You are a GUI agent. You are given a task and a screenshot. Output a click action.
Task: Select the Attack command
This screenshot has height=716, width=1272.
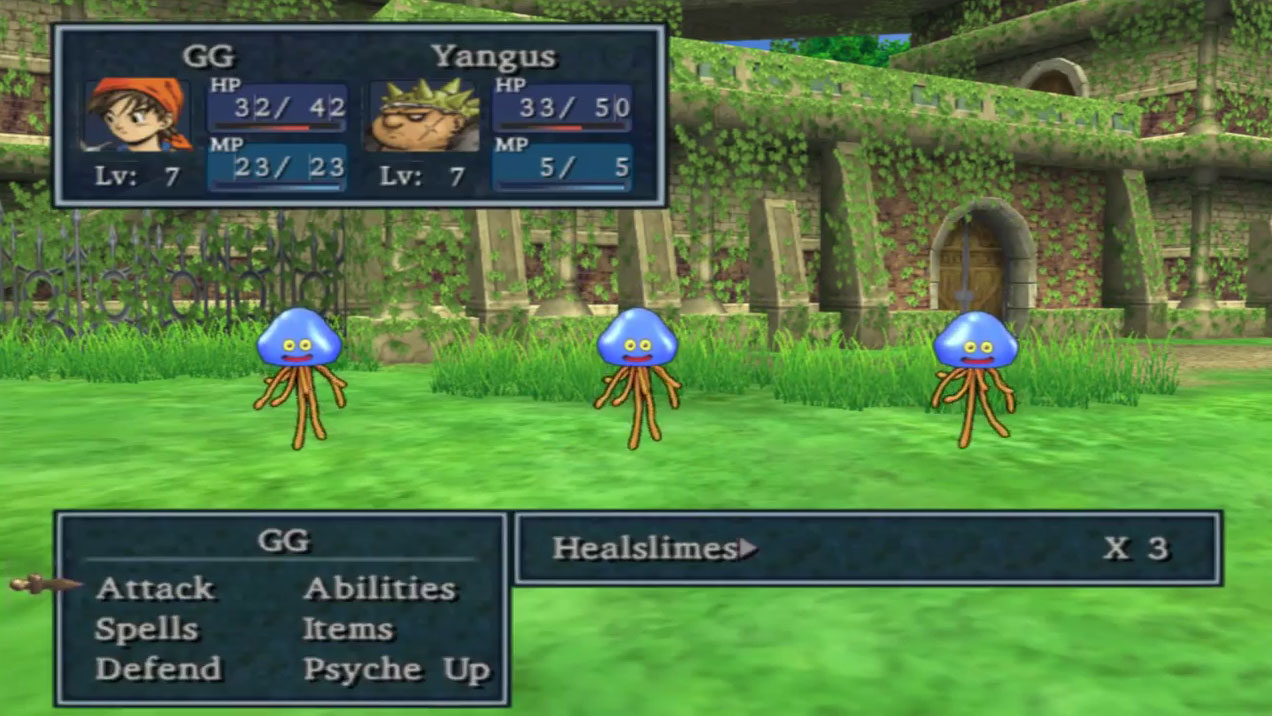coord(155,588)
